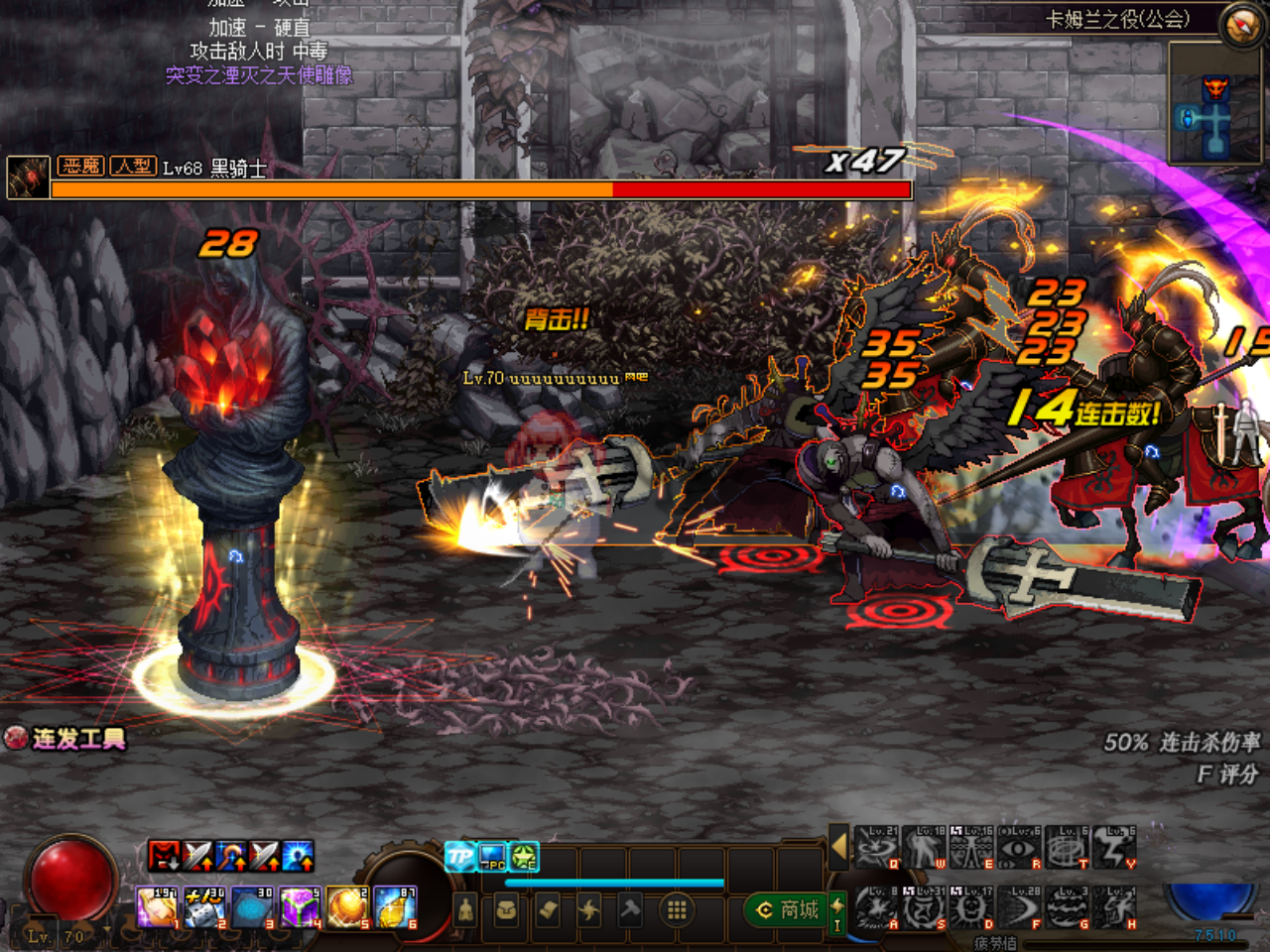Viewport: 1270px width, 952px height.
Task: Toggle the green star E button
Action: [x=523, y=855]
